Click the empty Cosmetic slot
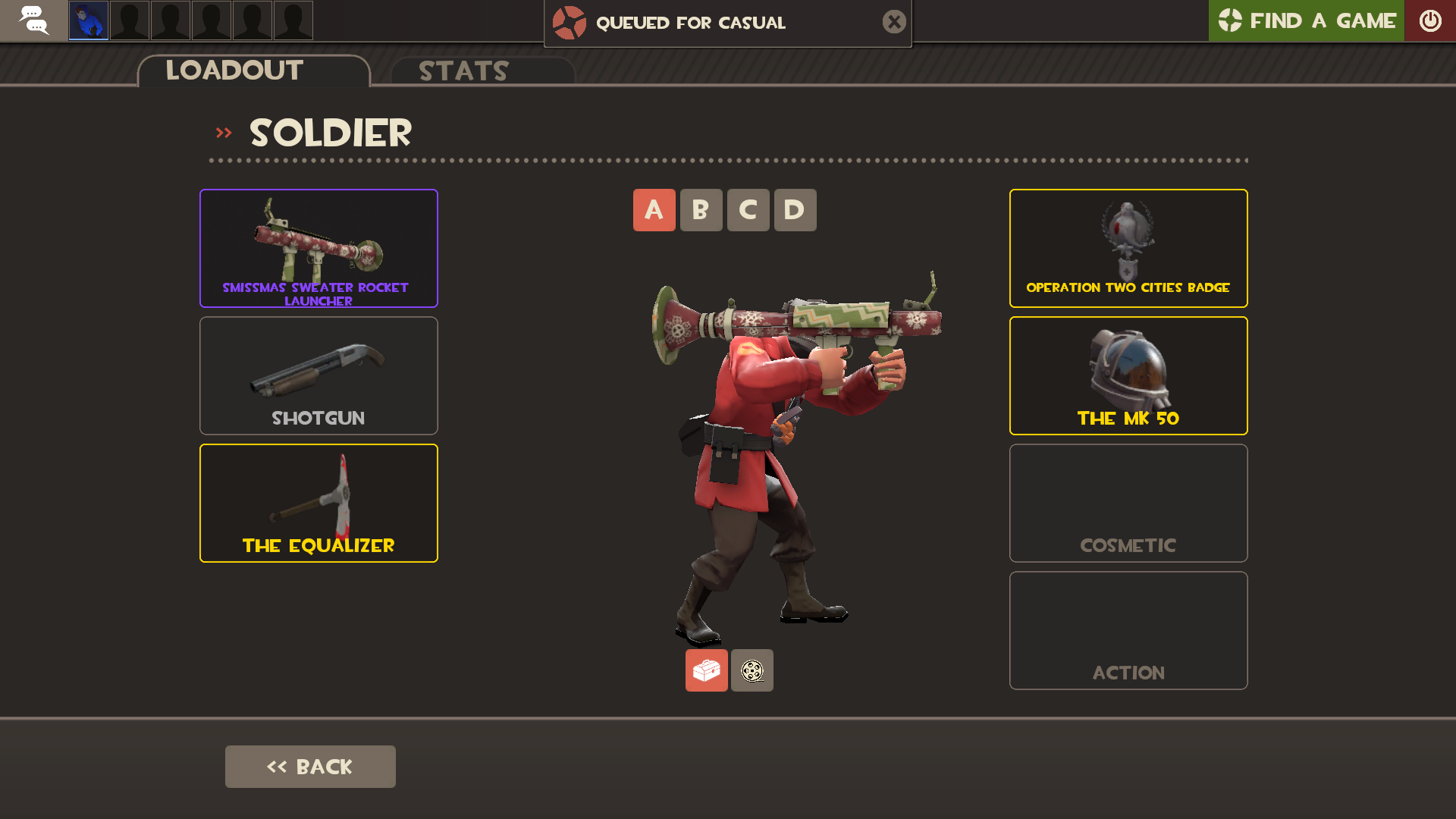 coord(1128,503)
